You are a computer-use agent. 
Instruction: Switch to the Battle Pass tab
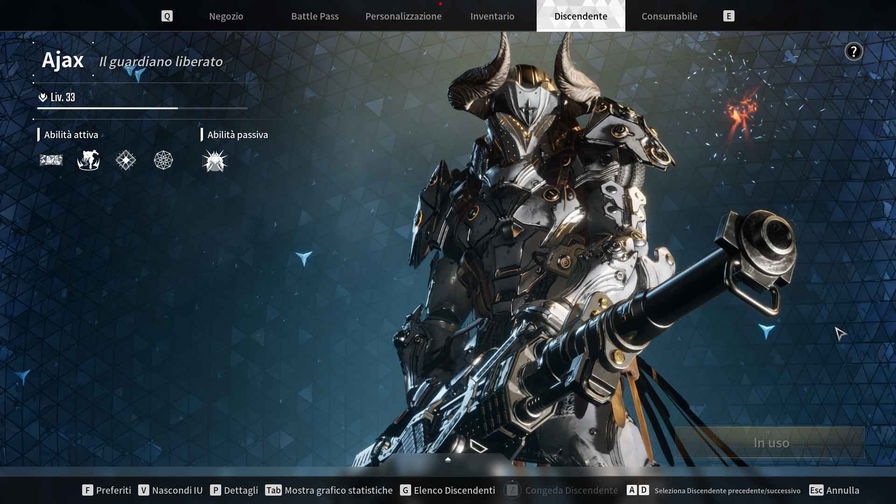point(314,16)
